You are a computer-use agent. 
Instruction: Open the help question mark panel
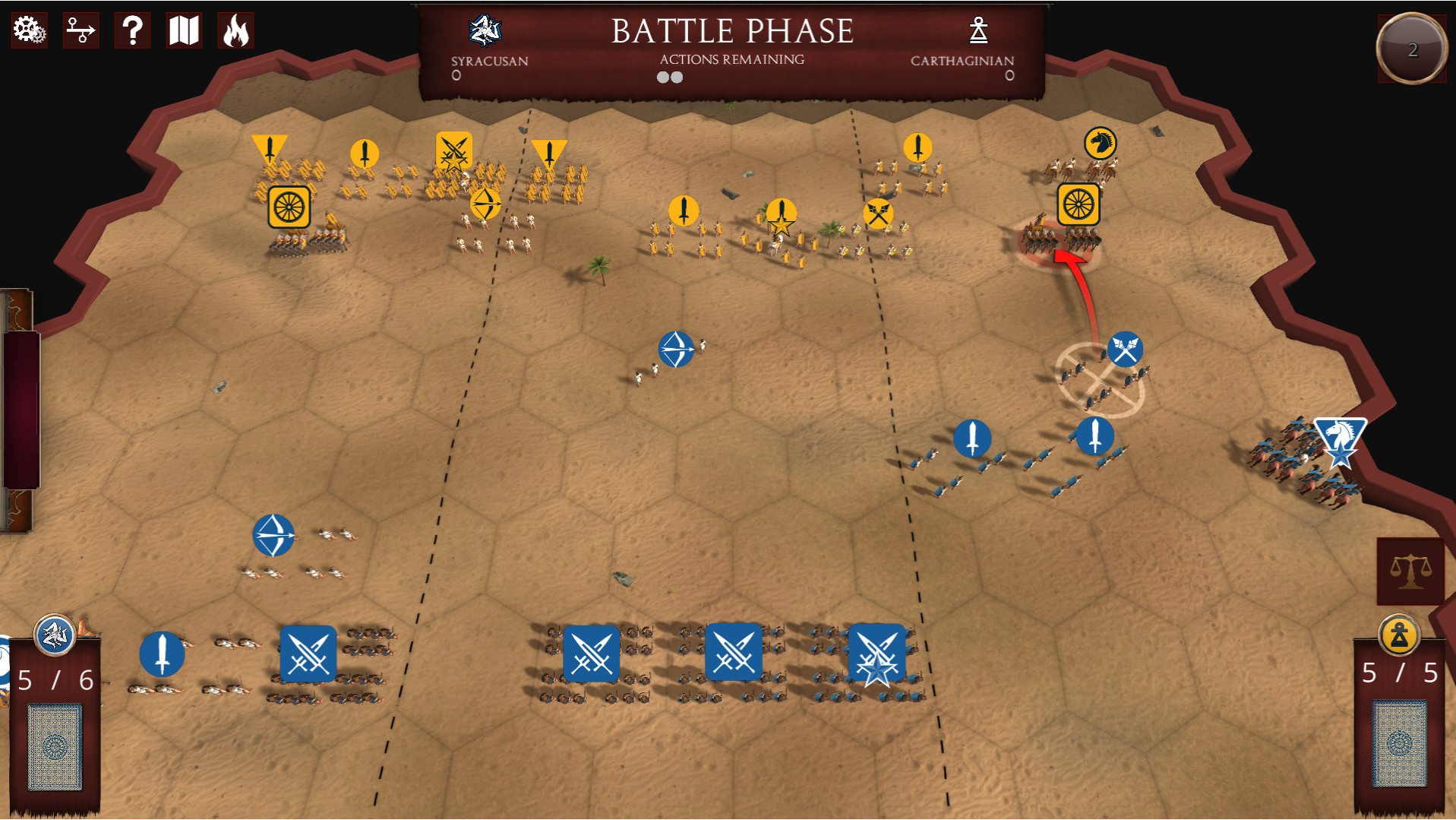[x=132, y=30]
